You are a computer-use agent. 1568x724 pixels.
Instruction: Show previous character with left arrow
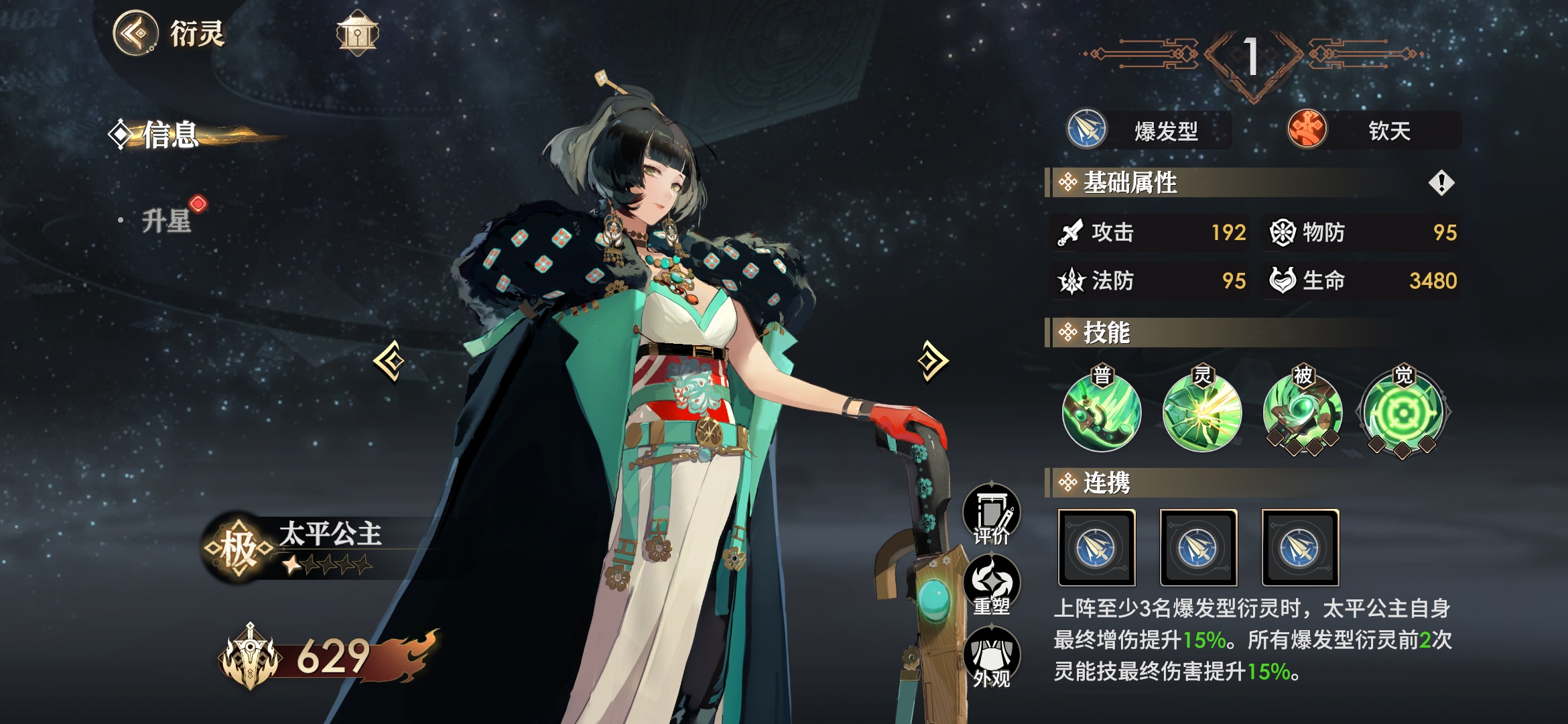[x=389, y=361]
